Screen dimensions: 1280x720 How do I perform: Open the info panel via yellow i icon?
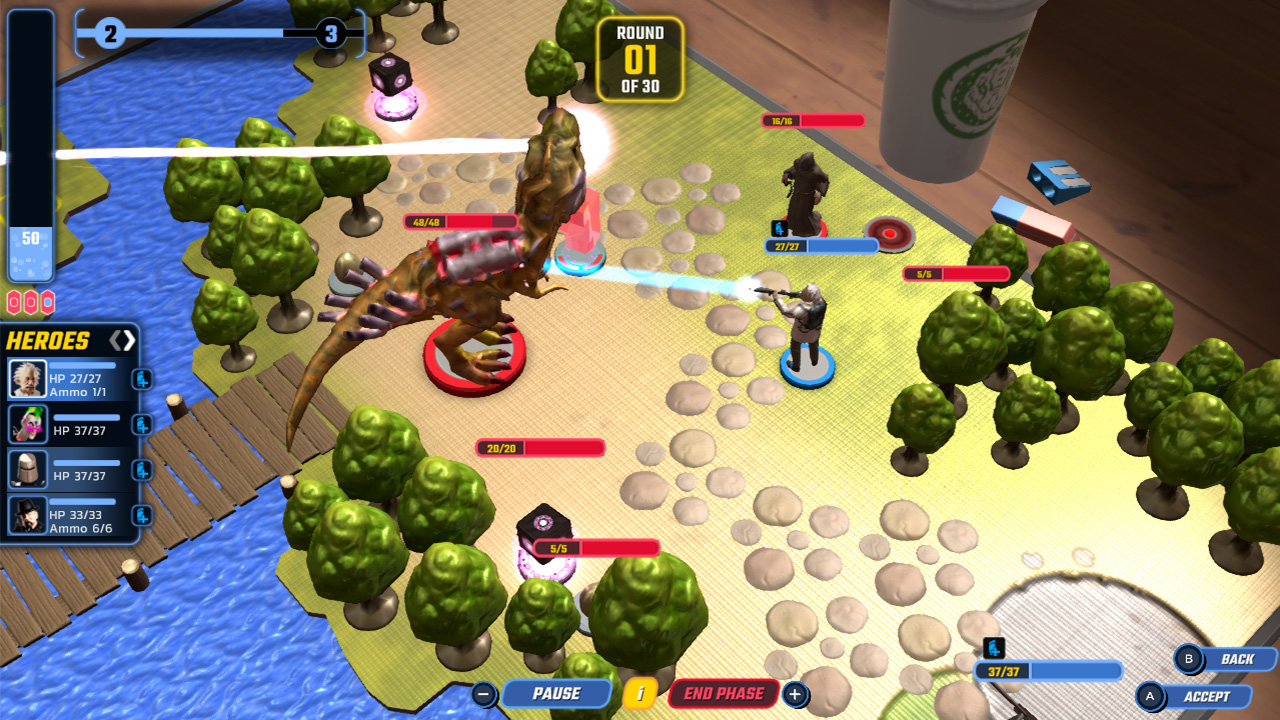(x=639, y=692)
